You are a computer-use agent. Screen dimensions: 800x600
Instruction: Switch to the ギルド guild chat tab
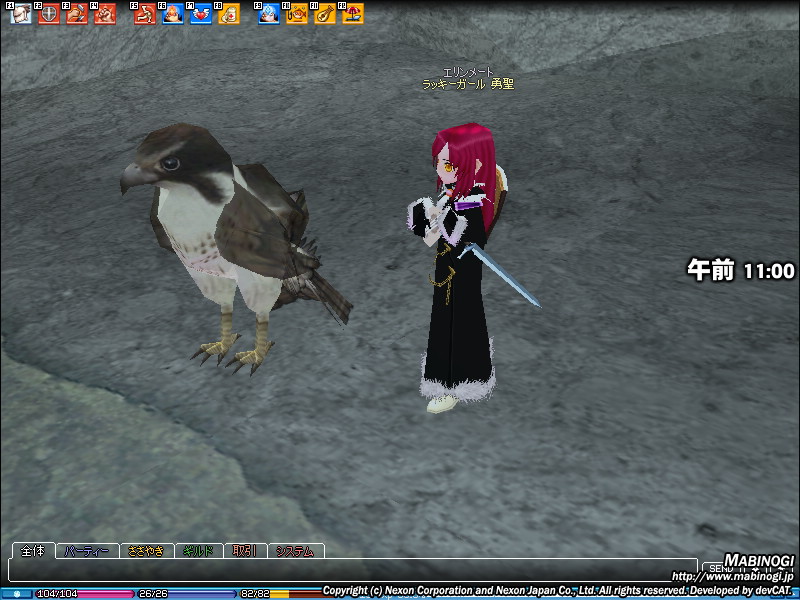[198, 551]
